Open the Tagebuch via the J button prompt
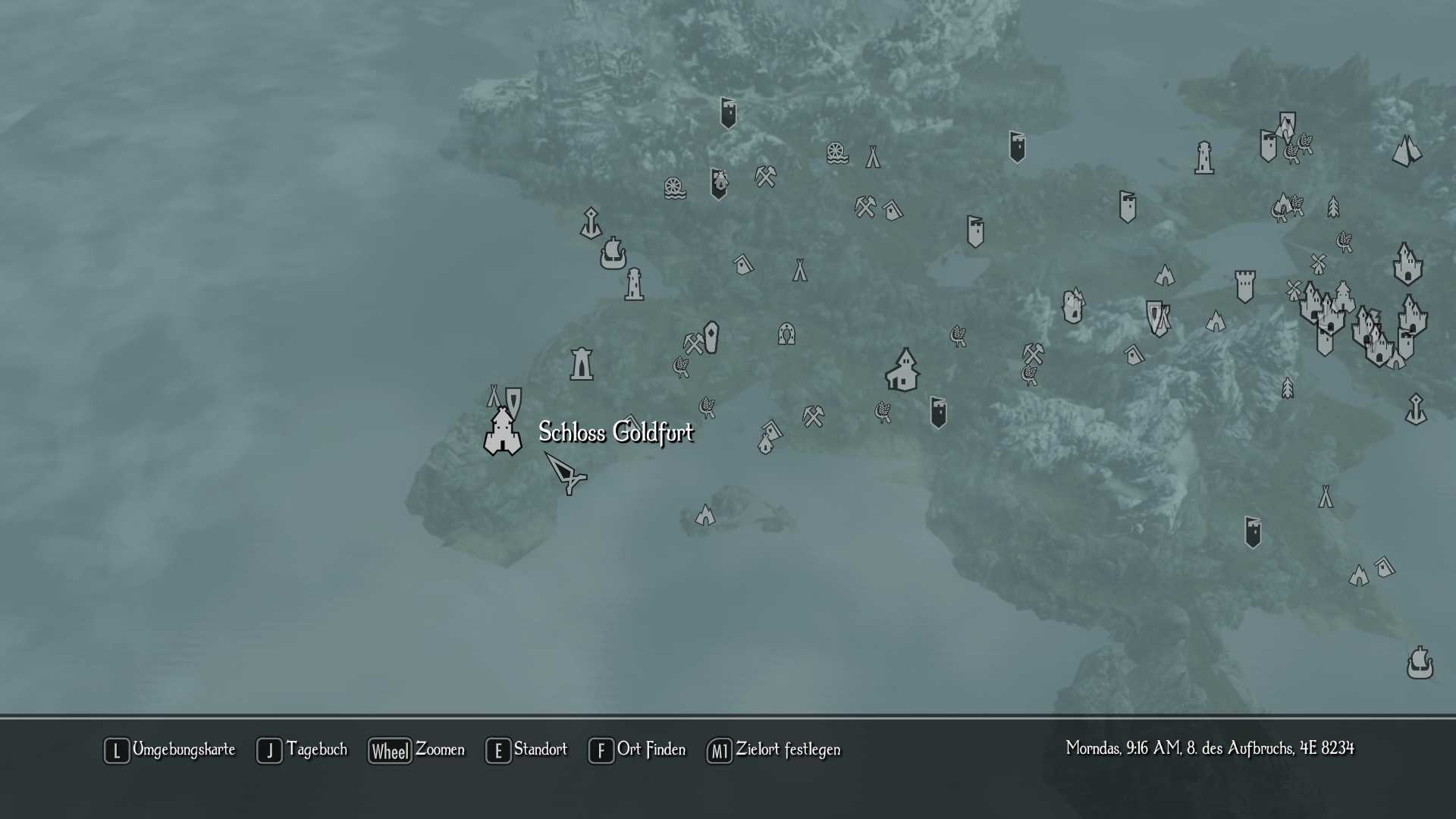Screen dimensions: 1456x819 coord(269,751)
